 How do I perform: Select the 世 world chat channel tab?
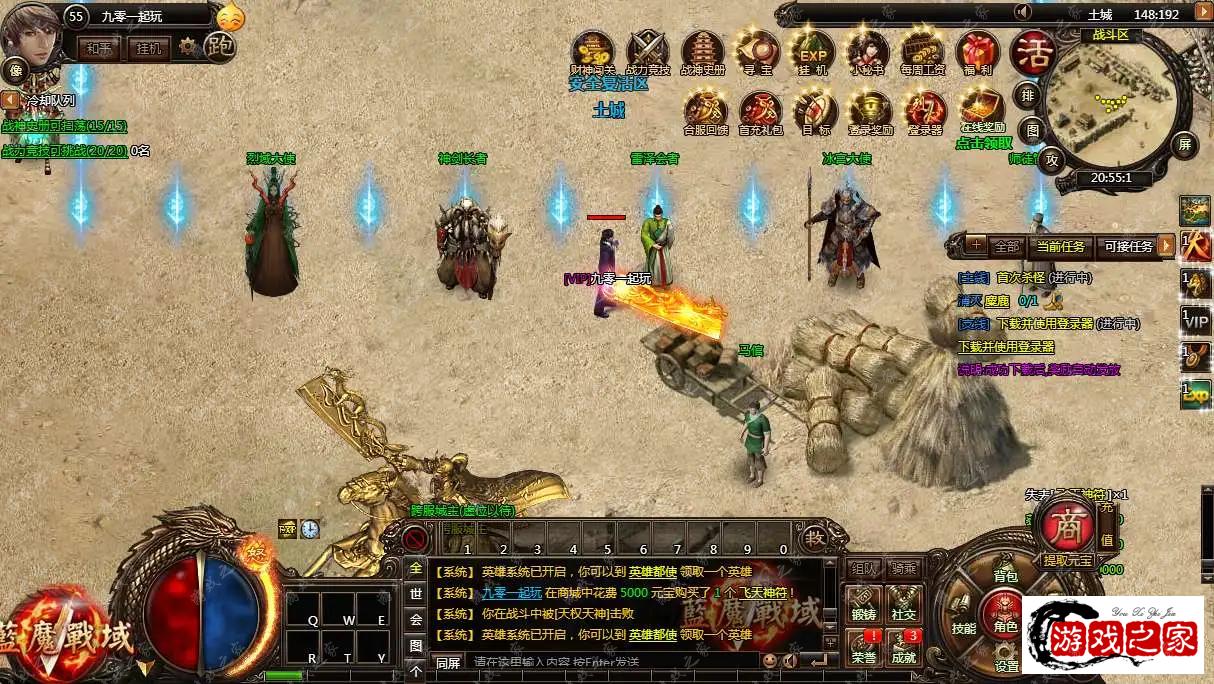416,593
